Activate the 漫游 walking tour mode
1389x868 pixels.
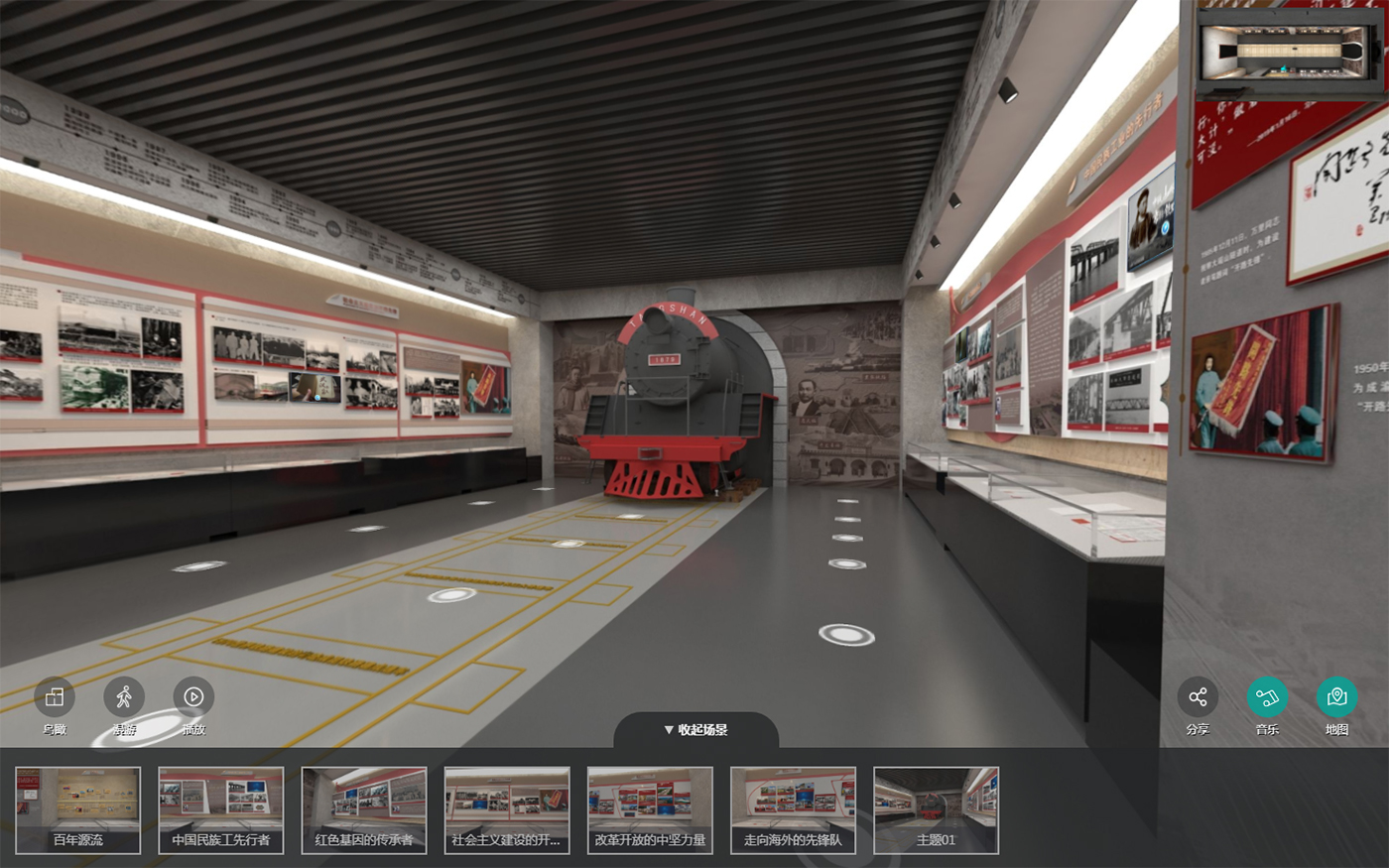(x=124, y=697)
